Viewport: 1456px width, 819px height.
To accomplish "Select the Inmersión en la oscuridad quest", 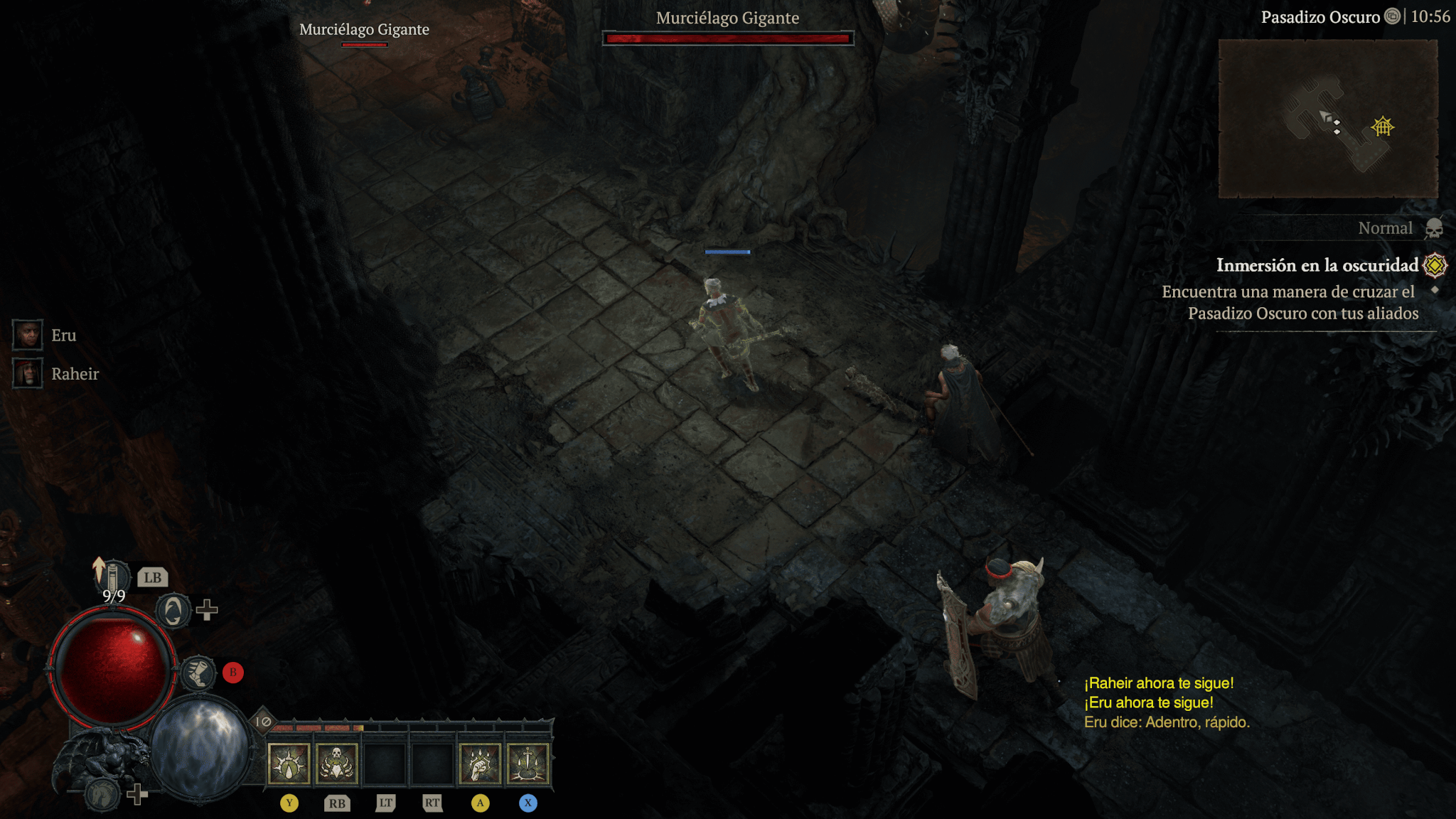I will 1317,265.
